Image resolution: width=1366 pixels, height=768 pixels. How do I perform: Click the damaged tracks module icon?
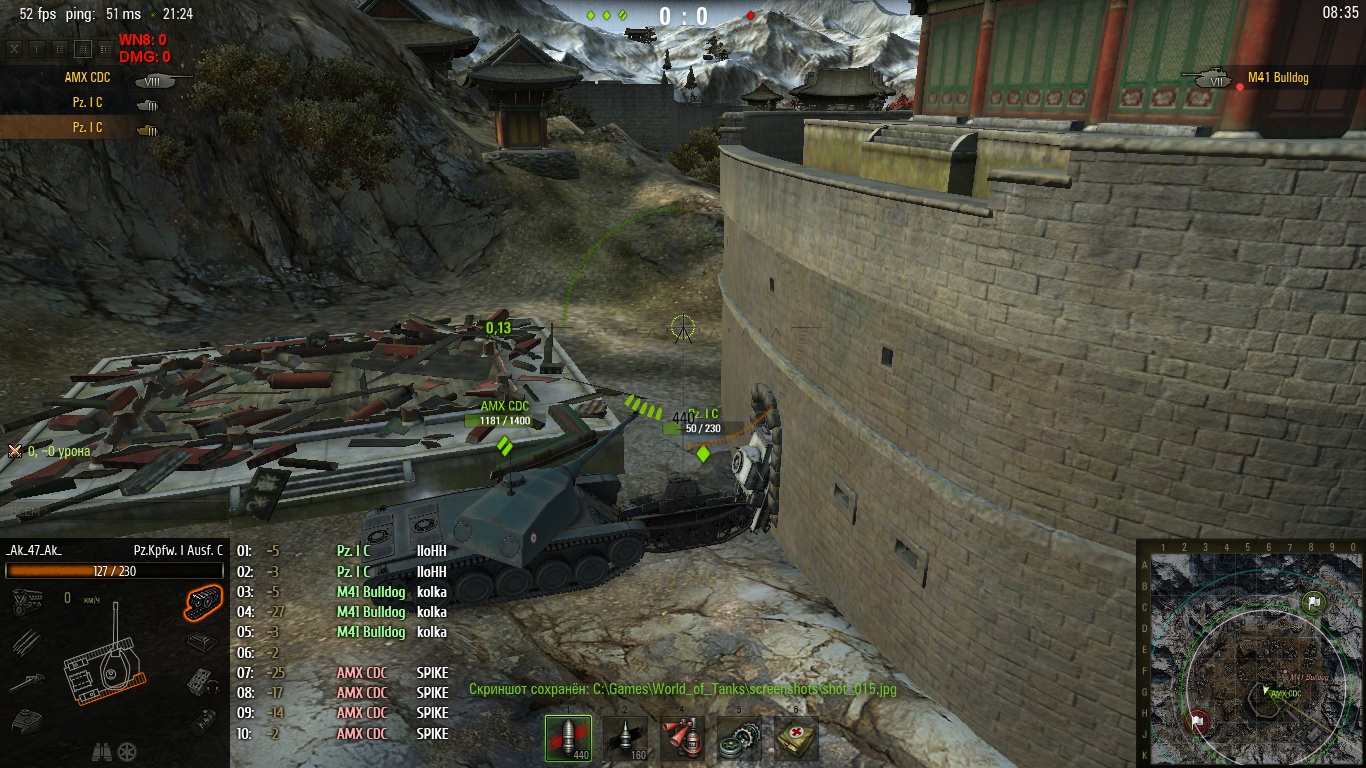(x=203, y=598)
